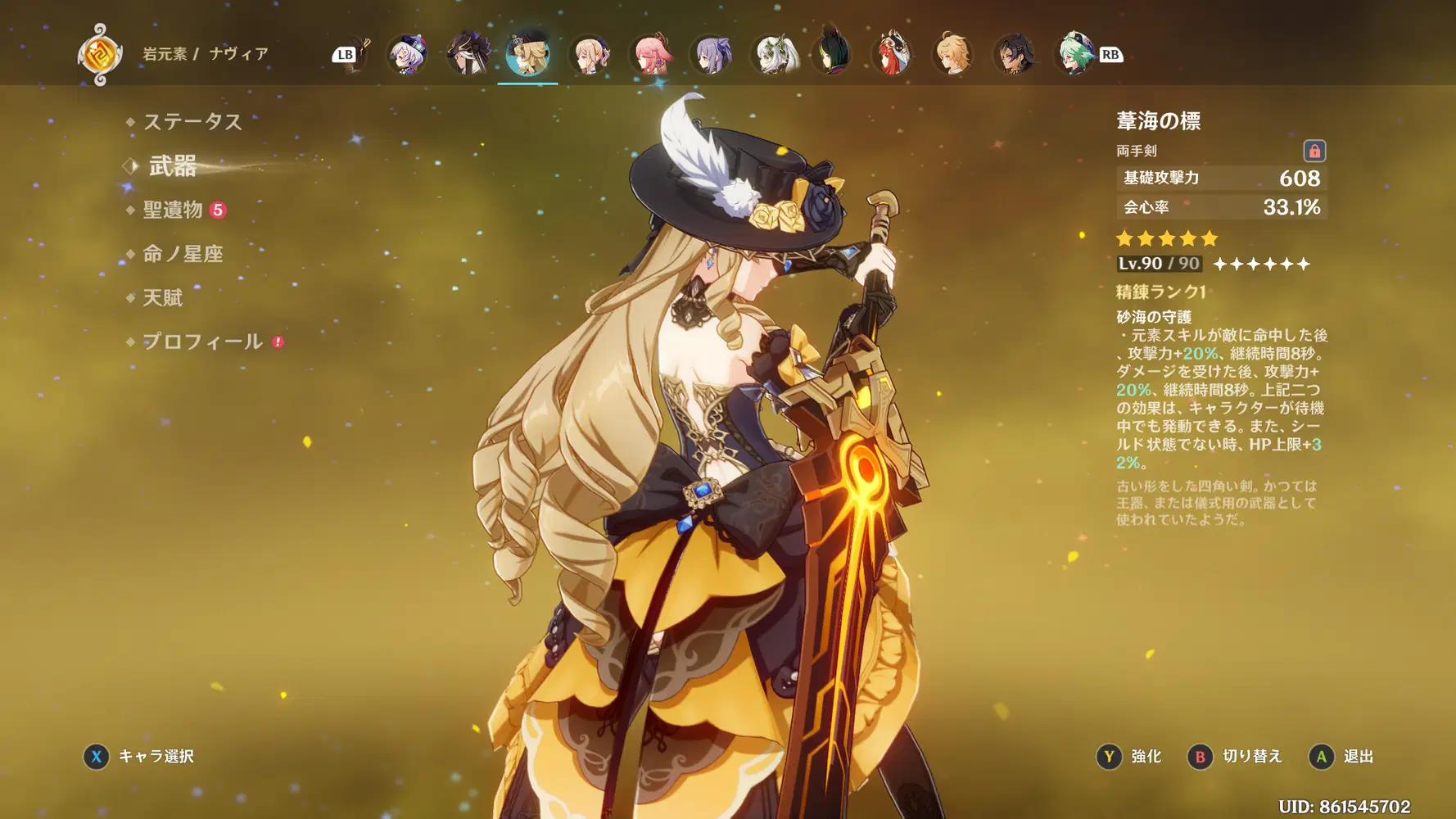Show the 命ノ星座 (Constellation) page
The height and width of the screenshot is (819, 1456).
tap(183, 254)
